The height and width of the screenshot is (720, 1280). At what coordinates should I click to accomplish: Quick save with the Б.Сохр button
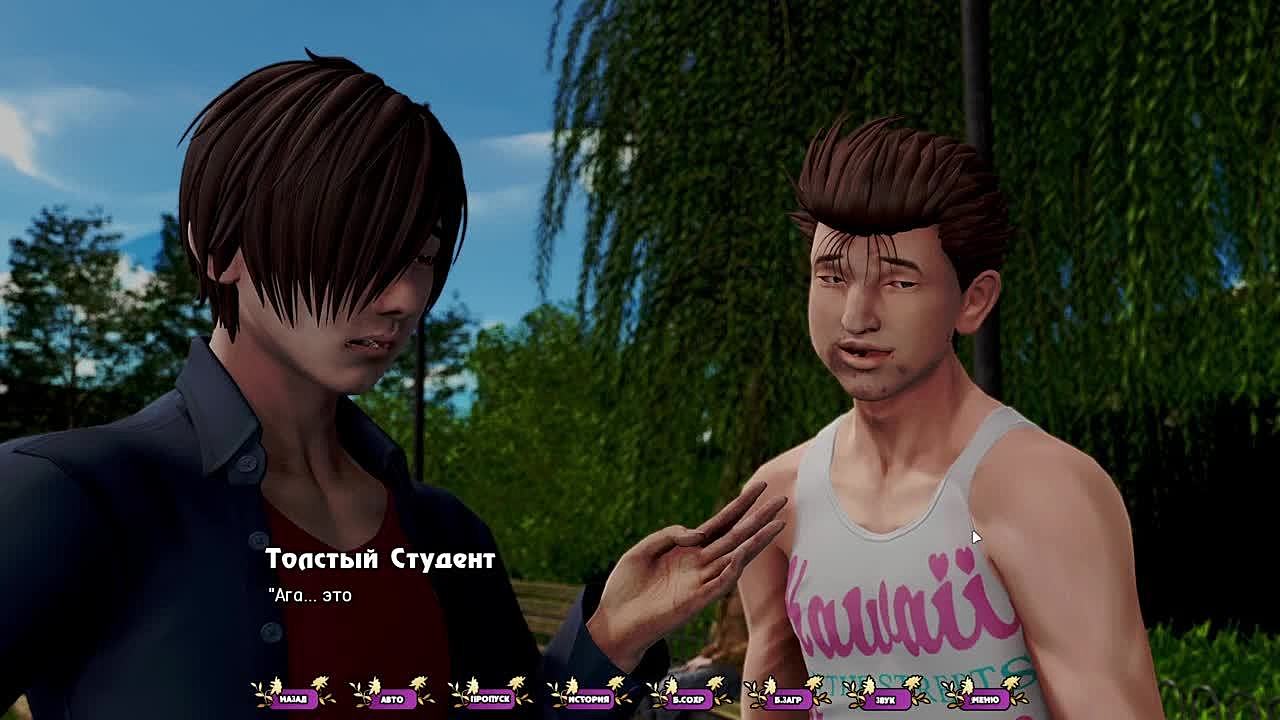click(x=688, y=698)
